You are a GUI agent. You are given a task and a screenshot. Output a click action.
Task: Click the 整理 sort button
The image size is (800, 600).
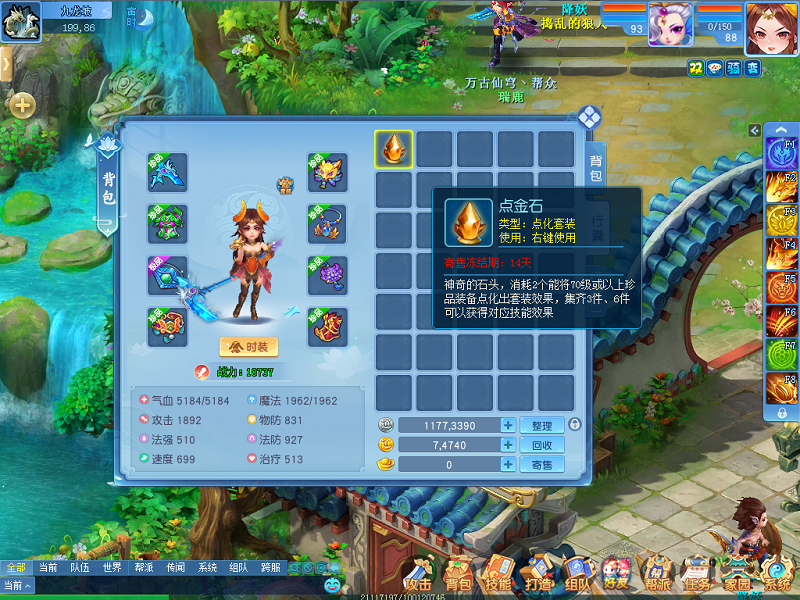coord(542,425)
